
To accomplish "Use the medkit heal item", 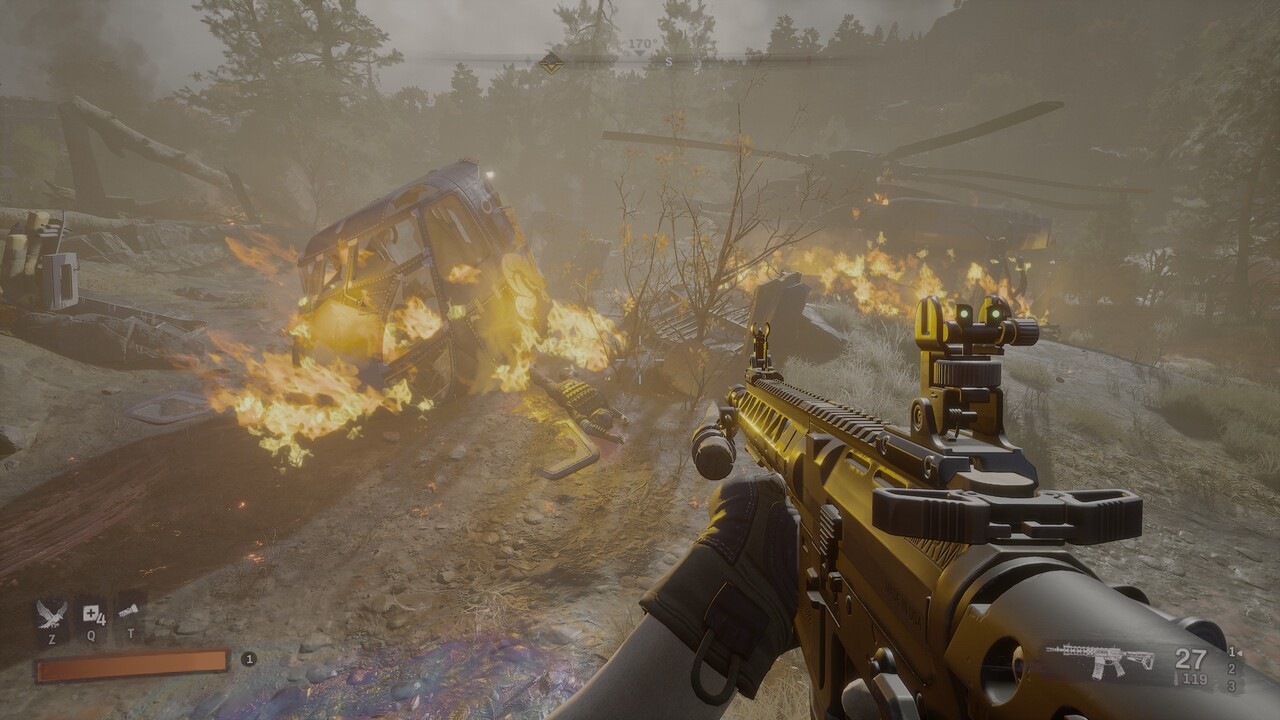I will pos(93,612).
